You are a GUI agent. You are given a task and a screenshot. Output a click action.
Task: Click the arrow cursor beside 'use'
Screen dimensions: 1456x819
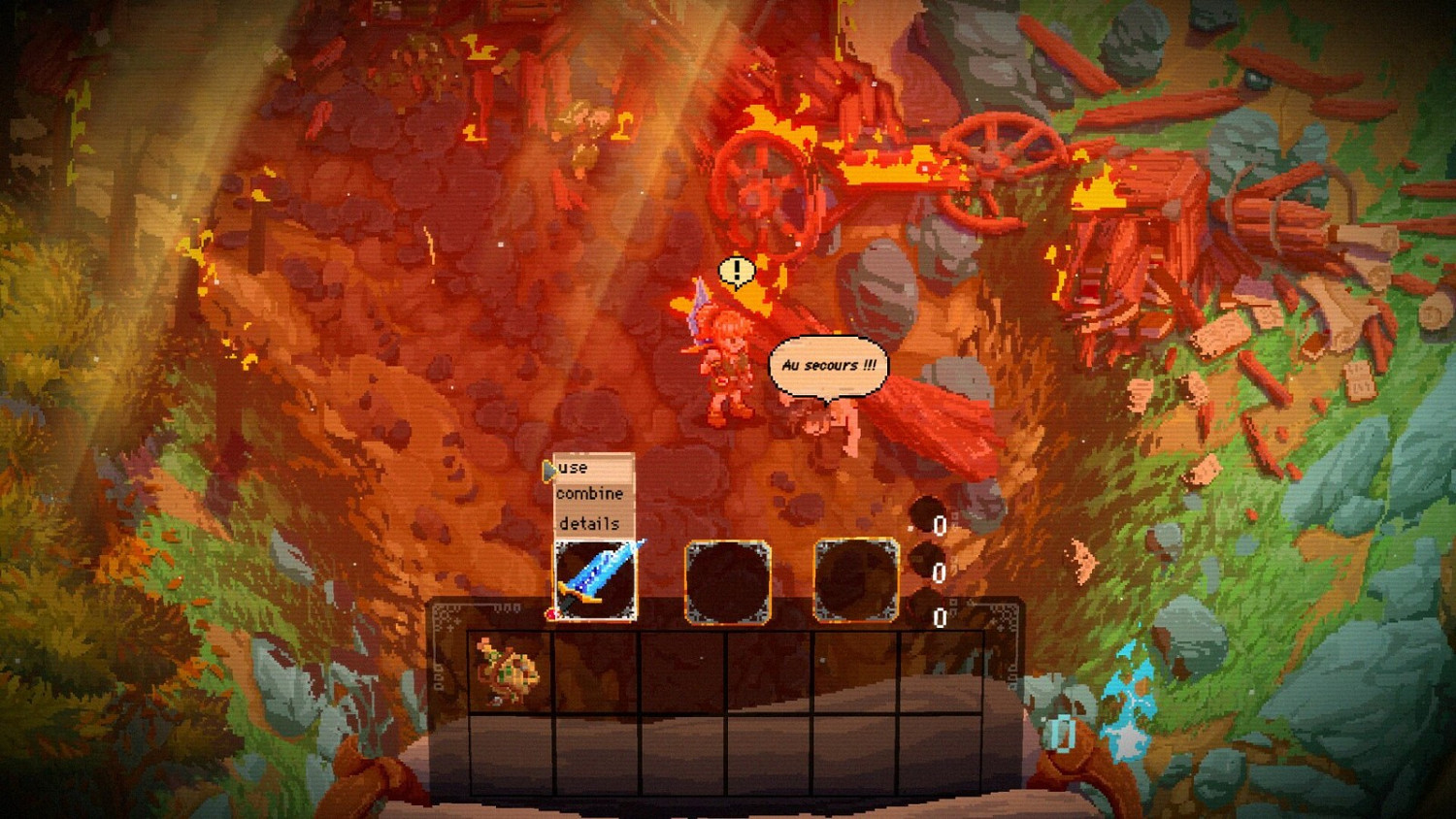(548, 468)
